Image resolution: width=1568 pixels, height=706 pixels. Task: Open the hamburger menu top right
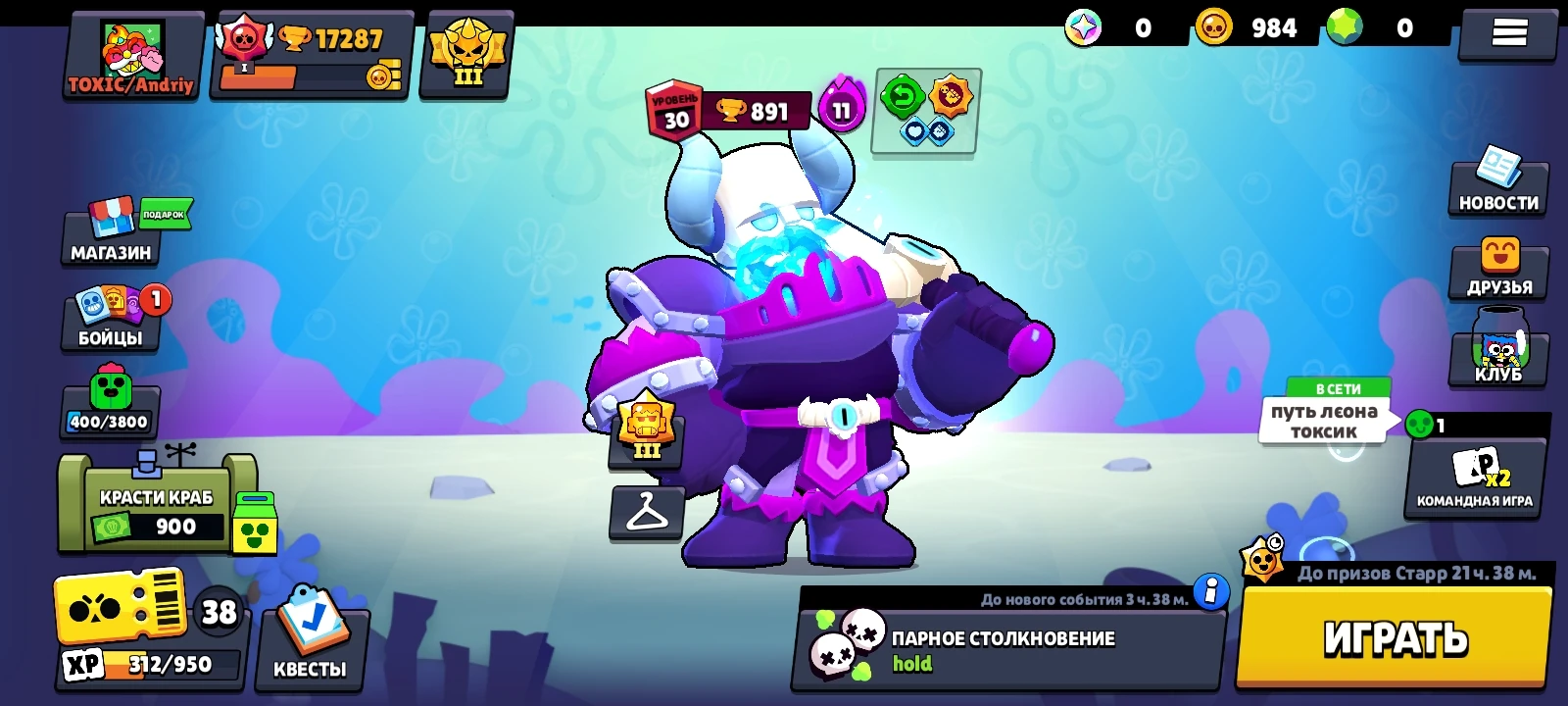tap(1507, 31)
